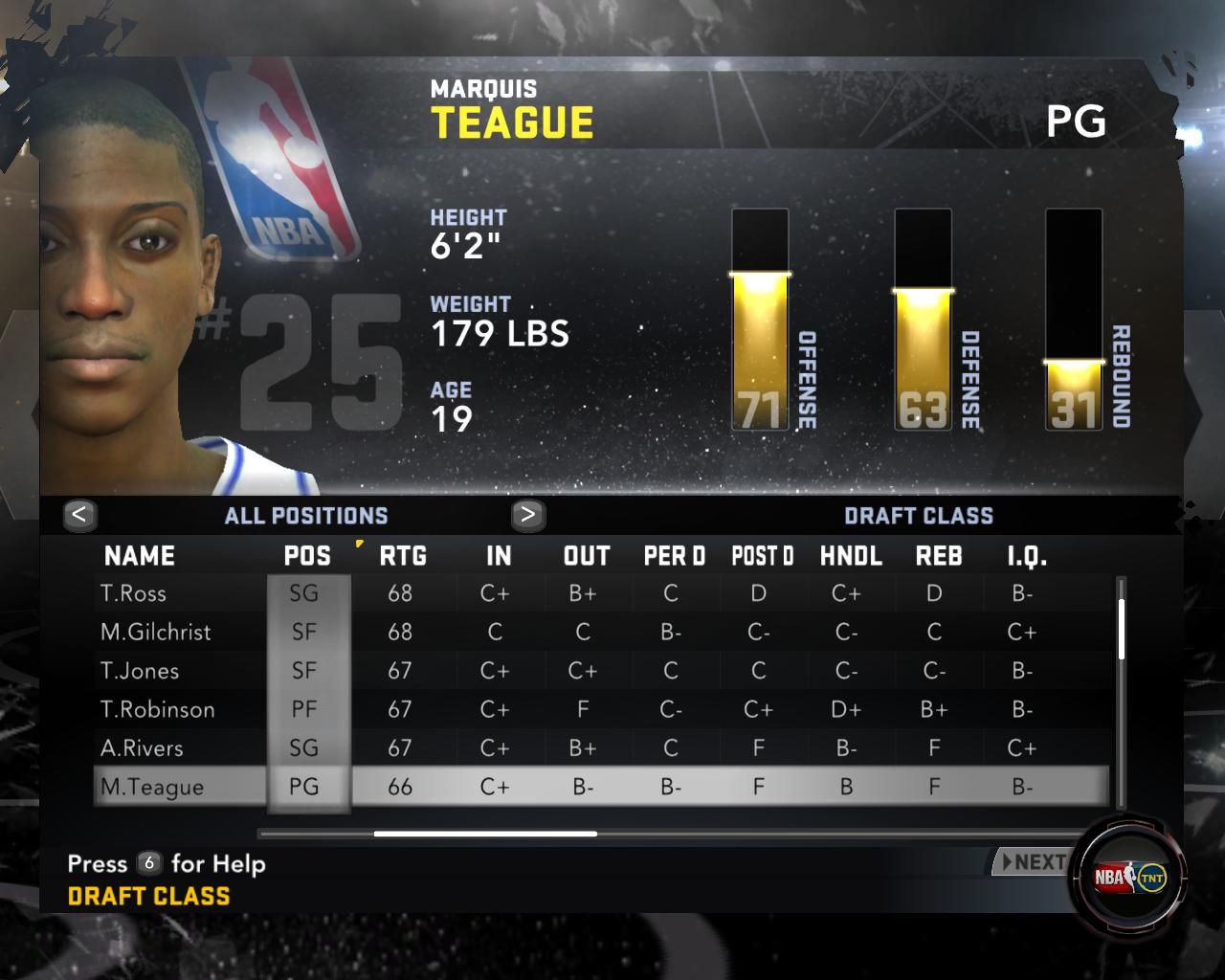Select the T.Ross draft prospect row
The width and height of the screenshot is (1225, 980).
click(134, 593)
